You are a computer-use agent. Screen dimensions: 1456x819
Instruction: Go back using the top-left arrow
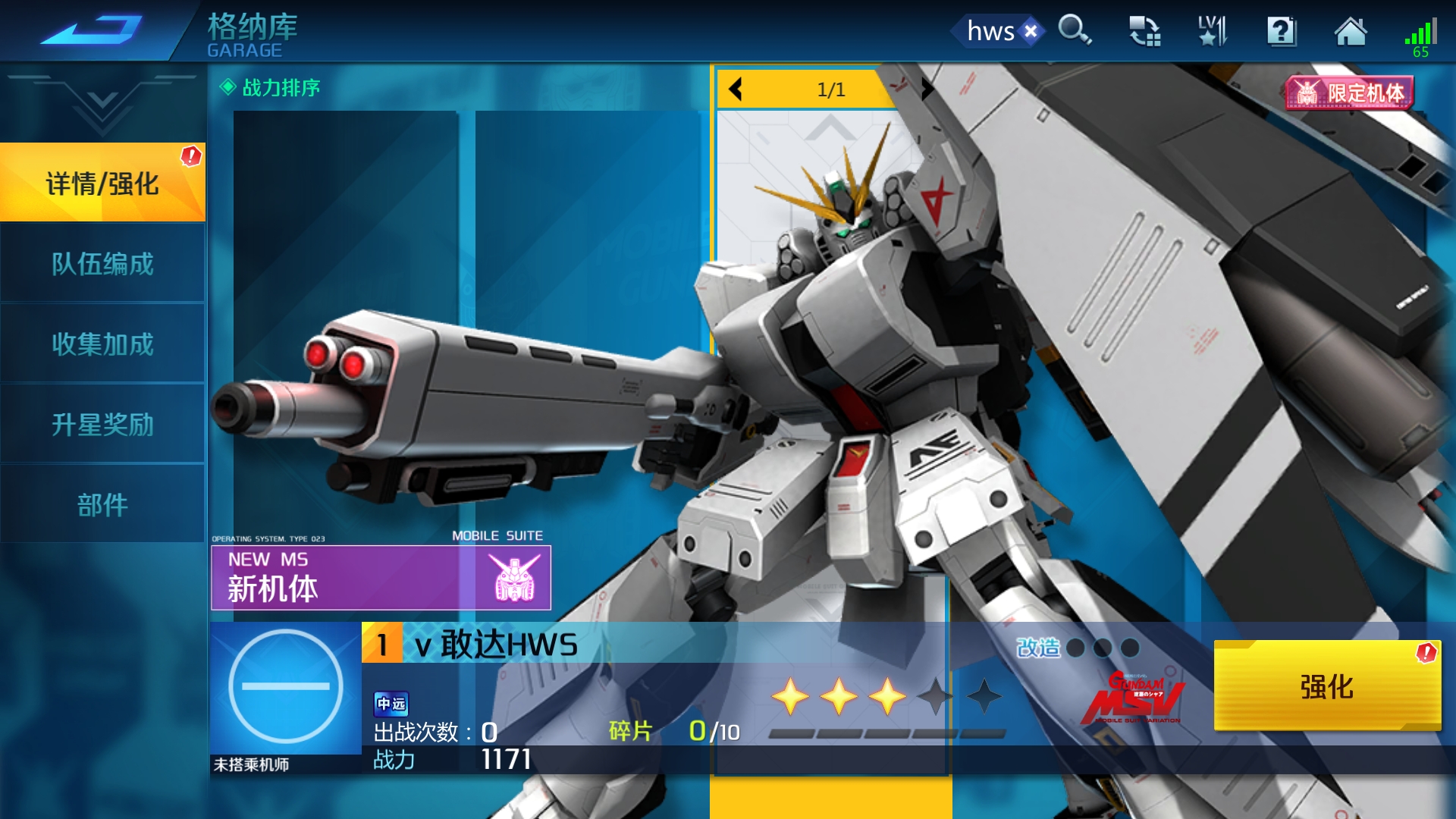(x=91, y=30)
